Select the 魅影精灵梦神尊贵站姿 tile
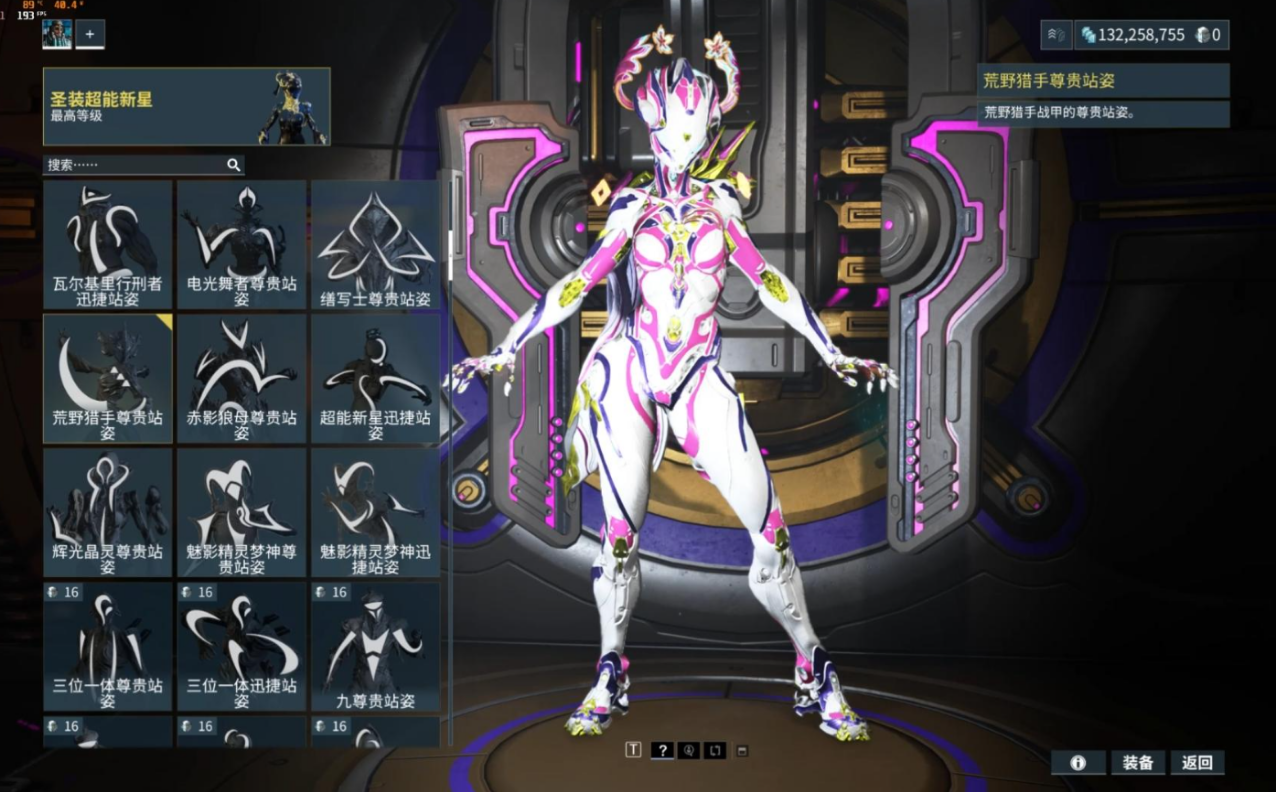1276x792 pixels. pos(241,512)
